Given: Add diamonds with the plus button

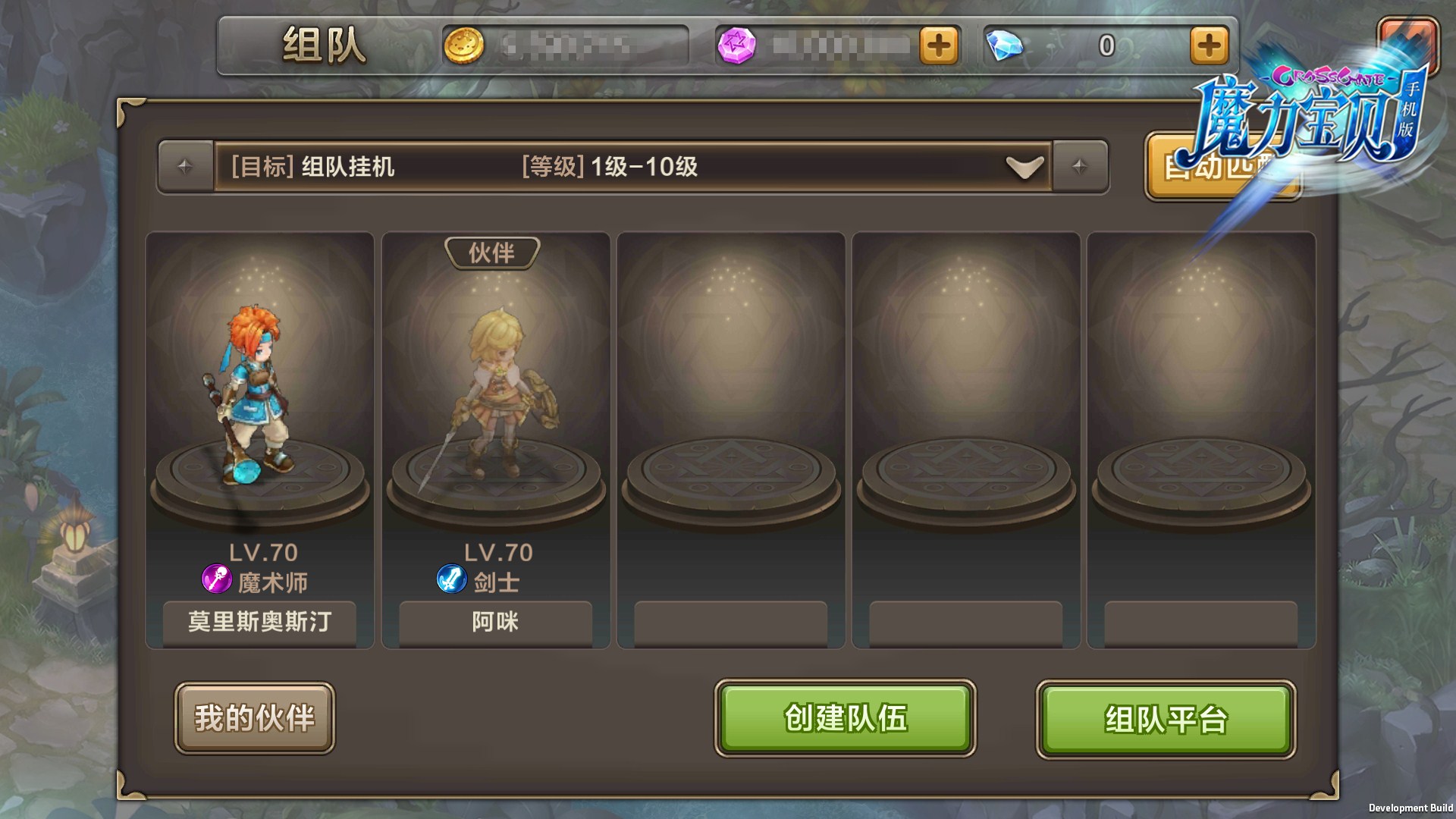Looking at the screenshot, I should coord(1209,46).
